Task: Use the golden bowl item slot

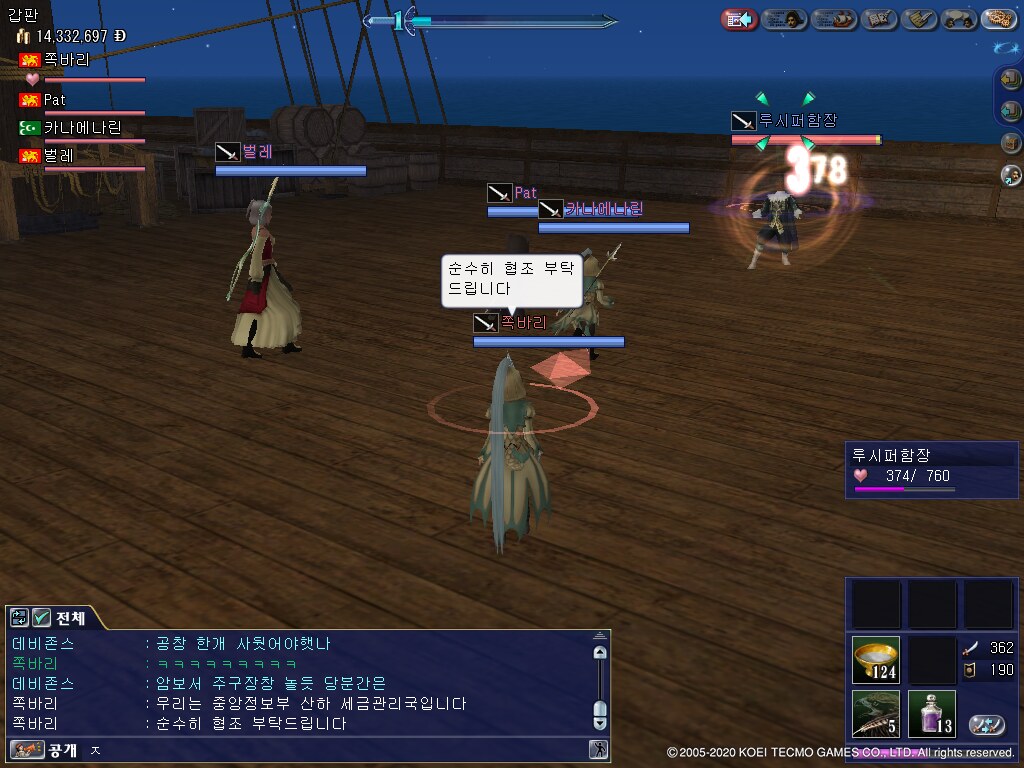Action: tap(876, 660)
